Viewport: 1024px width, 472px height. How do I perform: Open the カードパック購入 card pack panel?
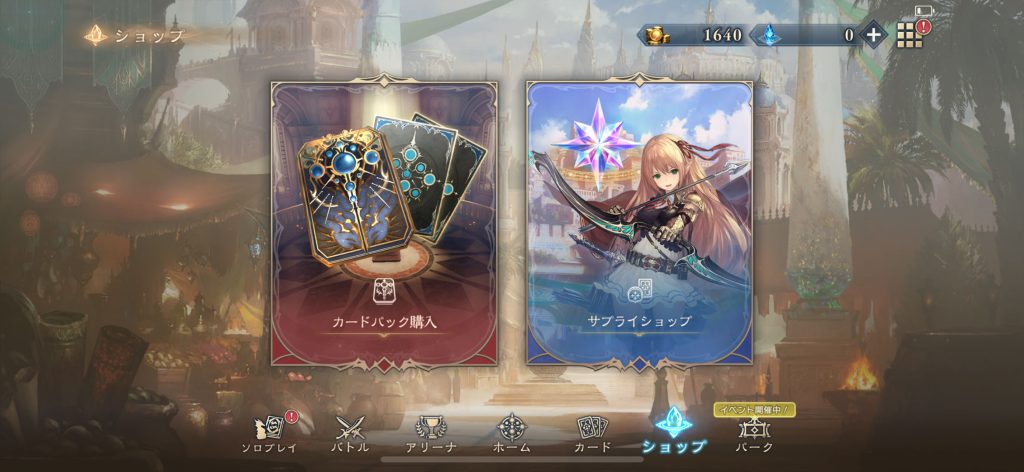pyautogui.click(x=384, y=220)
